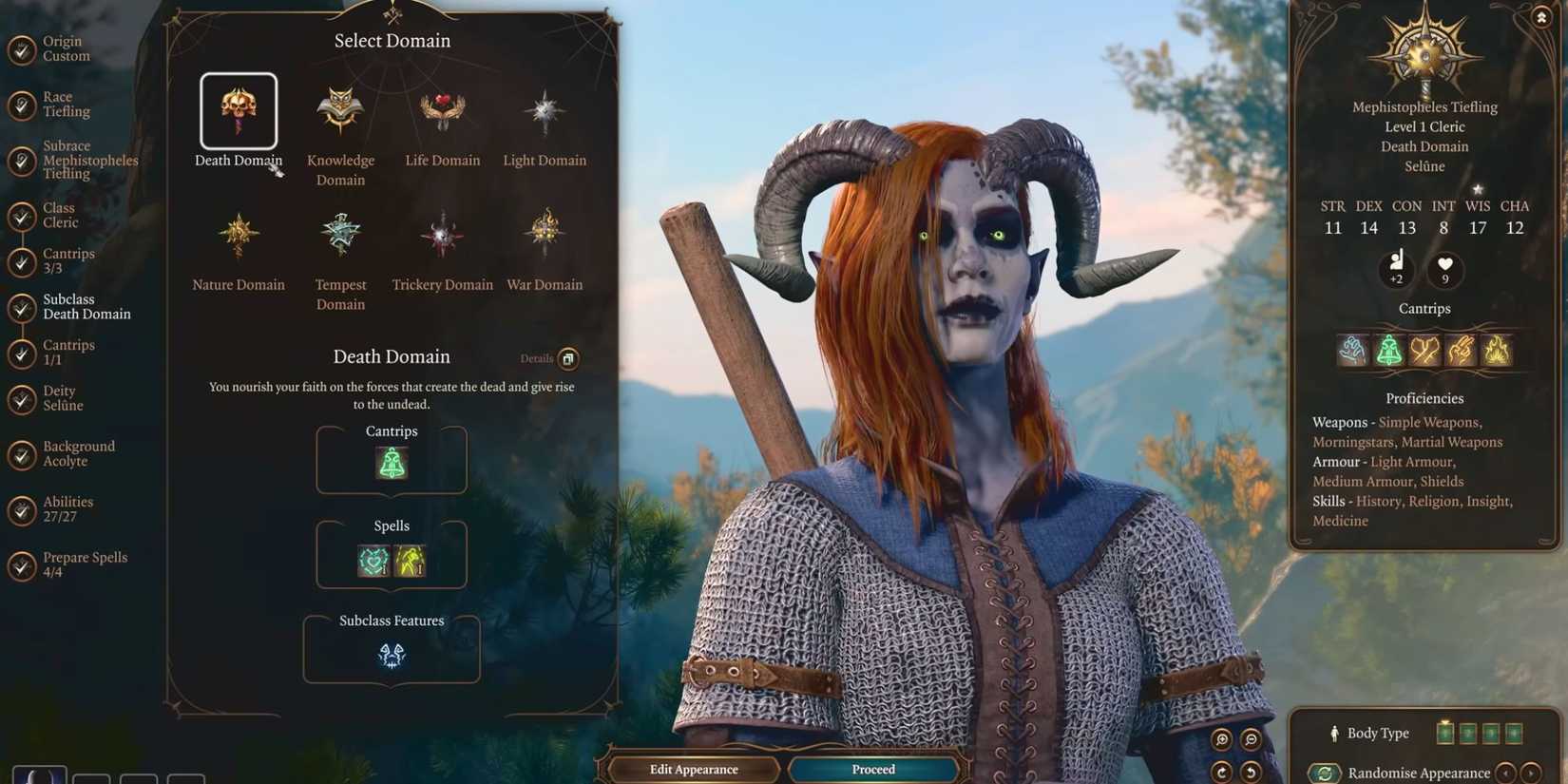
Task: Select the Life Domain icon
Action: click(x=442, y=109)
